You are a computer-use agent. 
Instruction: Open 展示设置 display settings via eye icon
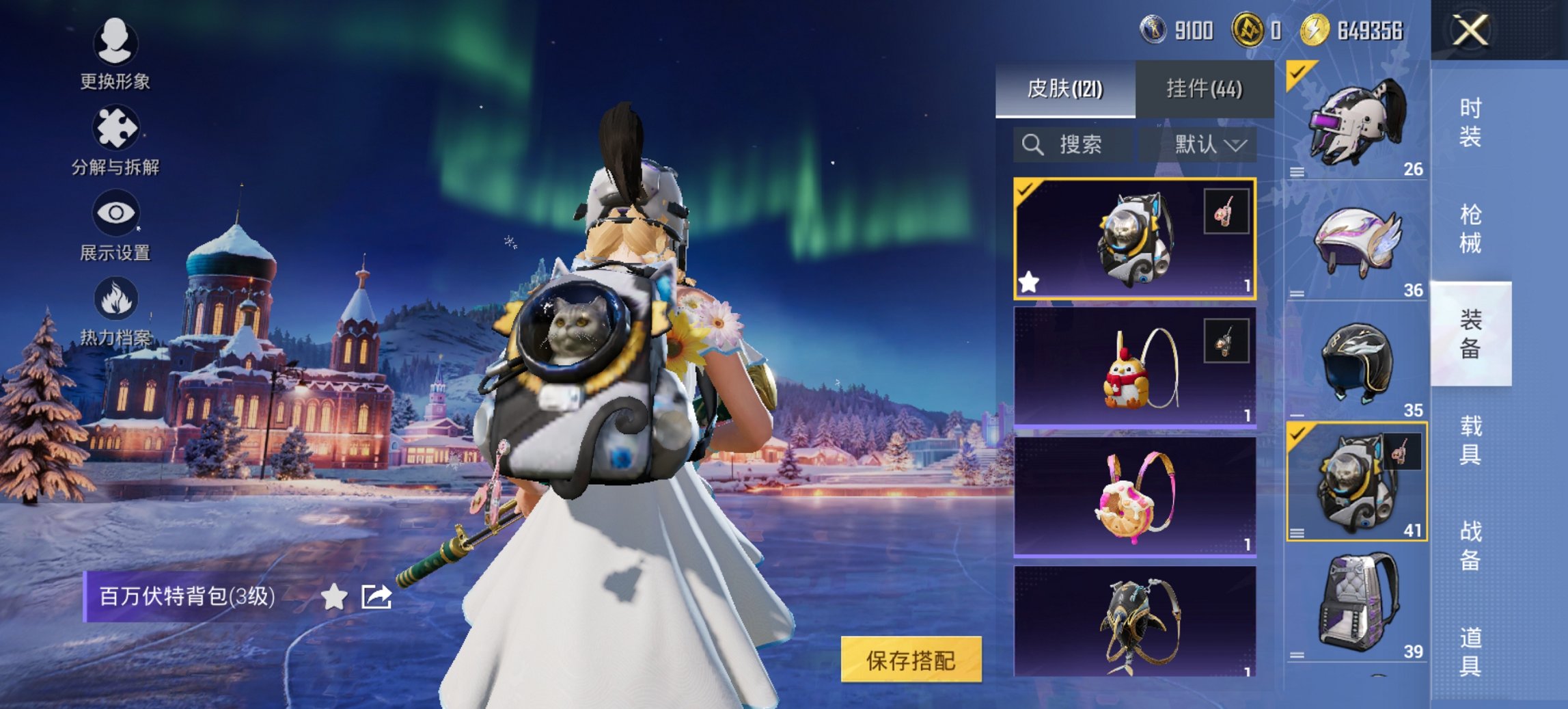[x=116, y=213]
